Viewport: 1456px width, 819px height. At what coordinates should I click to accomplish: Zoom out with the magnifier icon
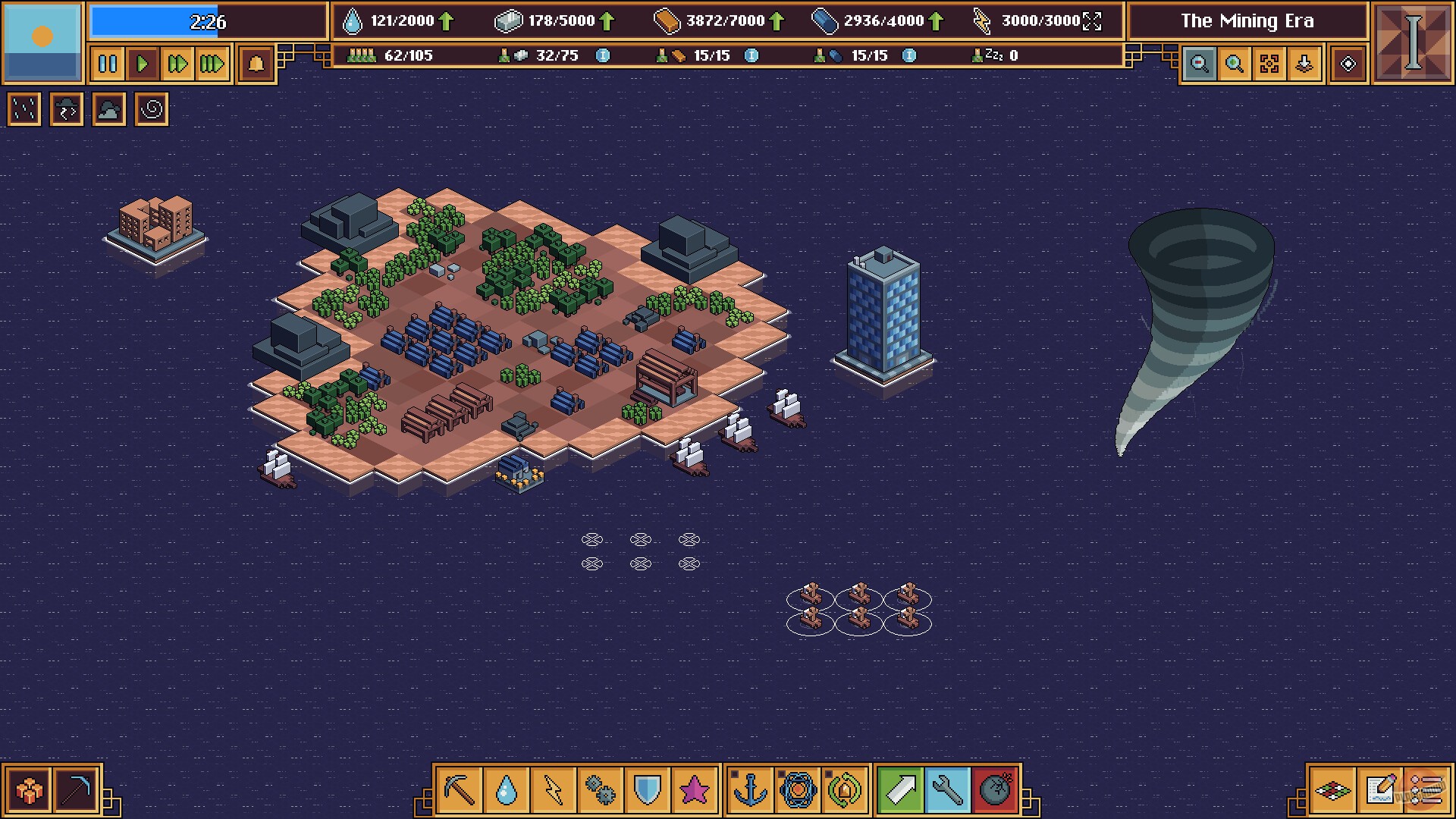1200,64
